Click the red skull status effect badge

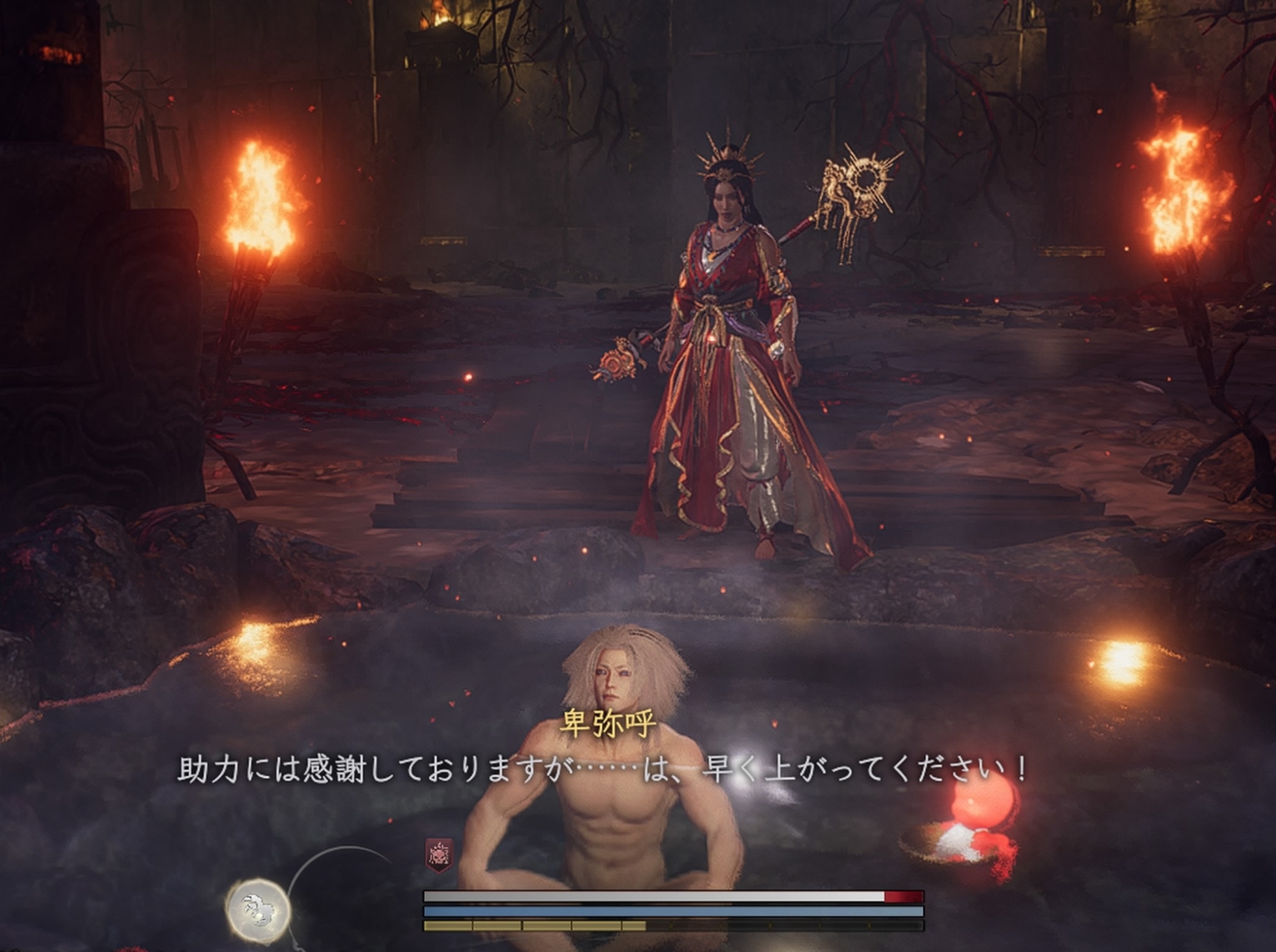[x=439, y=854]
